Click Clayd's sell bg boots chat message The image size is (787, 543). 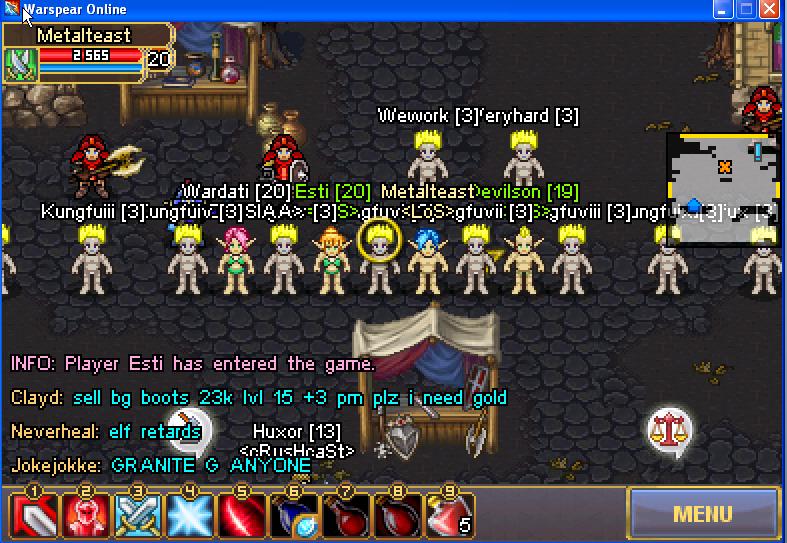(259, 398)
